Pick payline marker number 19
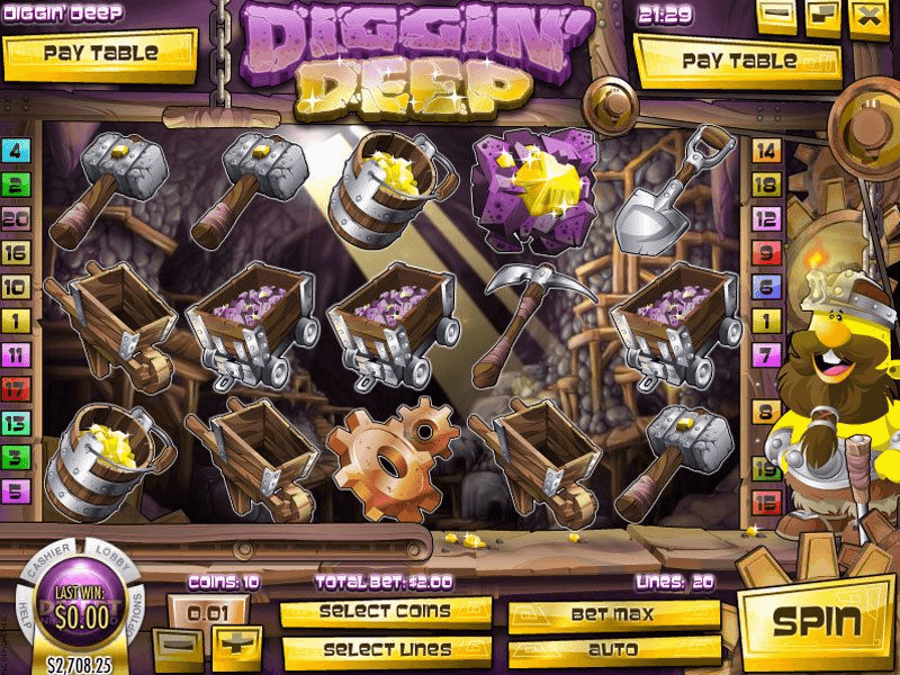The width and height of the screenshot is (900, 675). tap(767, 466)
